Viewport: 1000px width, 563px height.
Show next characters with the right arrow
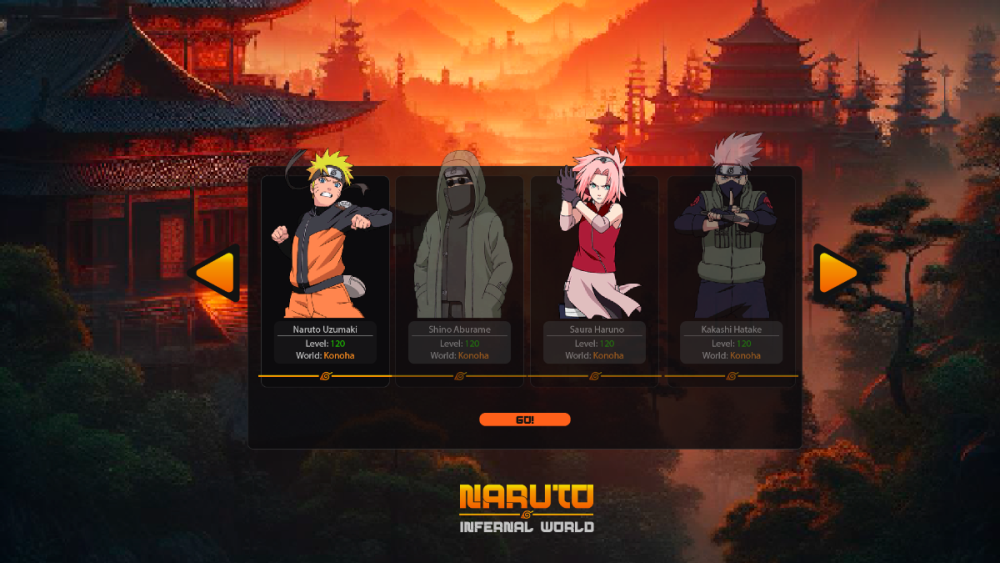click(835, 272)
